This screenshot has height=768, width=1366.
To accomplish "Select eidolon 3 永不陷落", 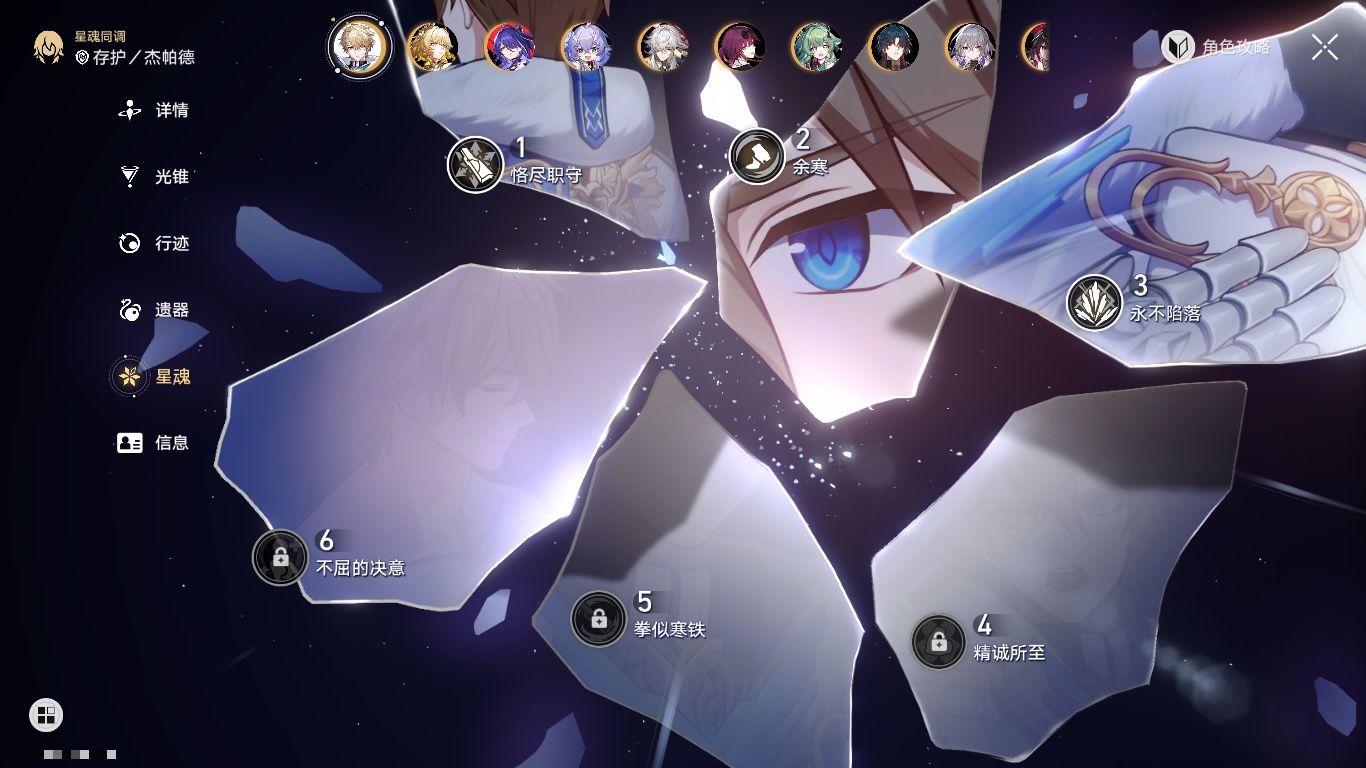I will [1094, 303].
